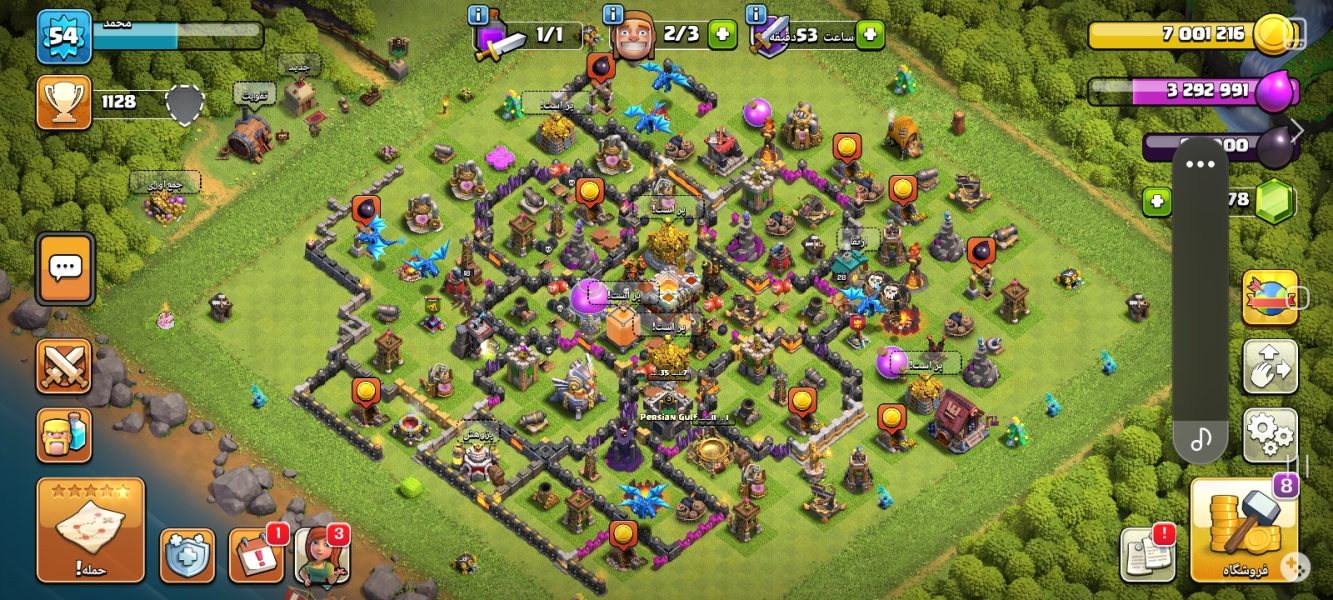This screenshot has height=600, width=1333.
Task: Open the crossed swords clan war button
Action: tap(64, 366)
